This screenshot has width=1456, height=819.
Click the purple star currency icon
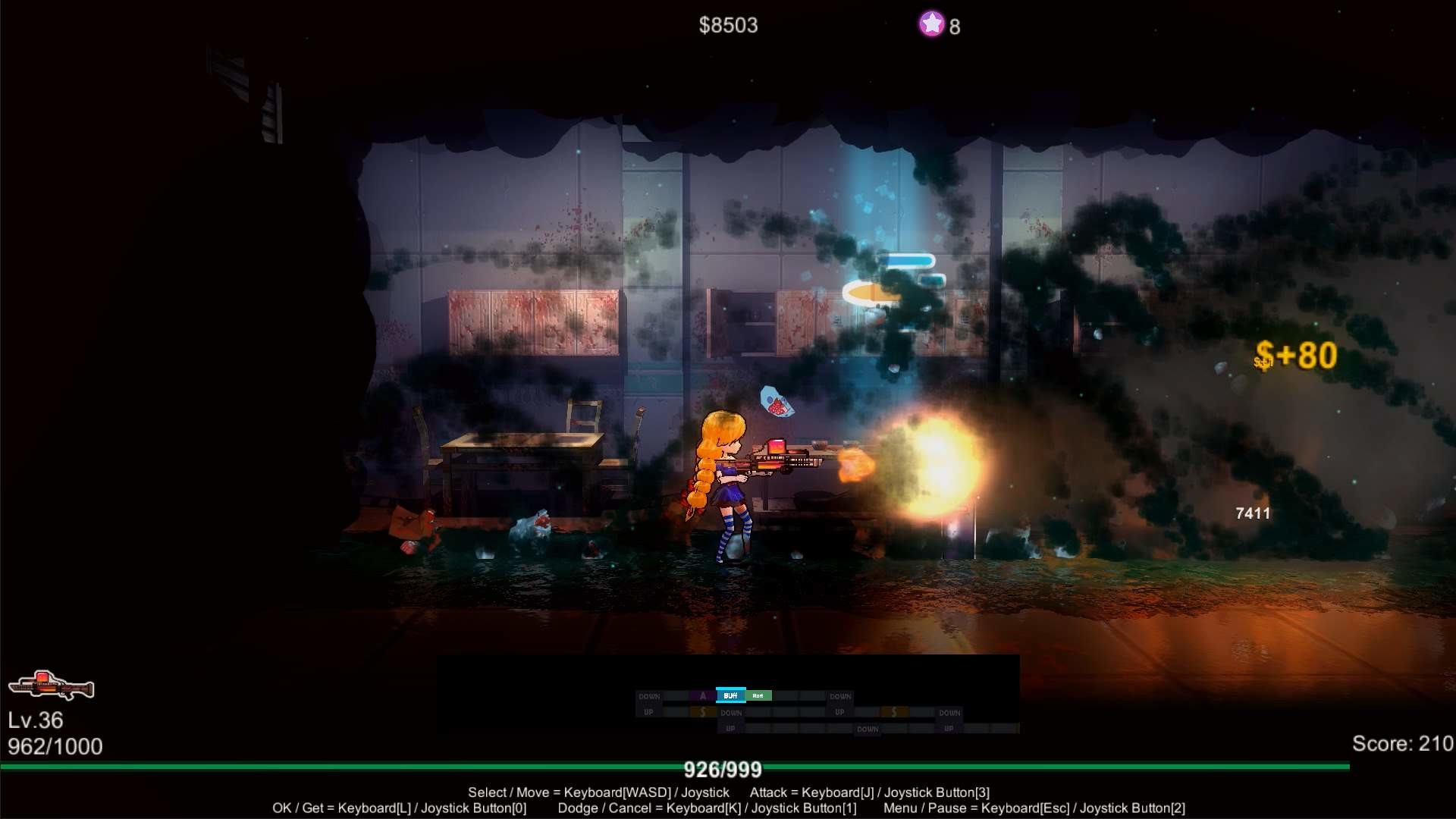[x=931, y=25]
